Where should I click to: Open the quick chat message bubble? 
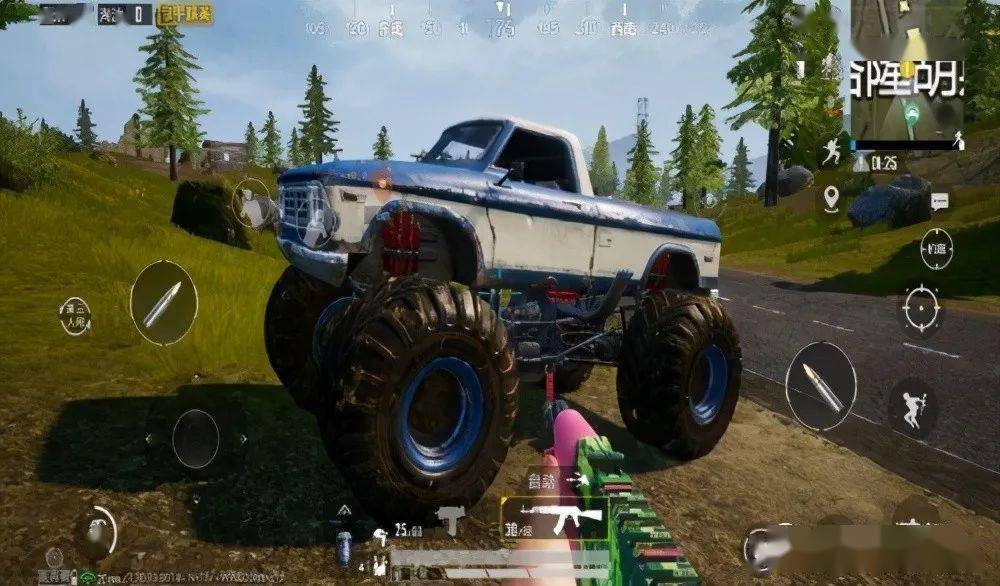point(939,203)
